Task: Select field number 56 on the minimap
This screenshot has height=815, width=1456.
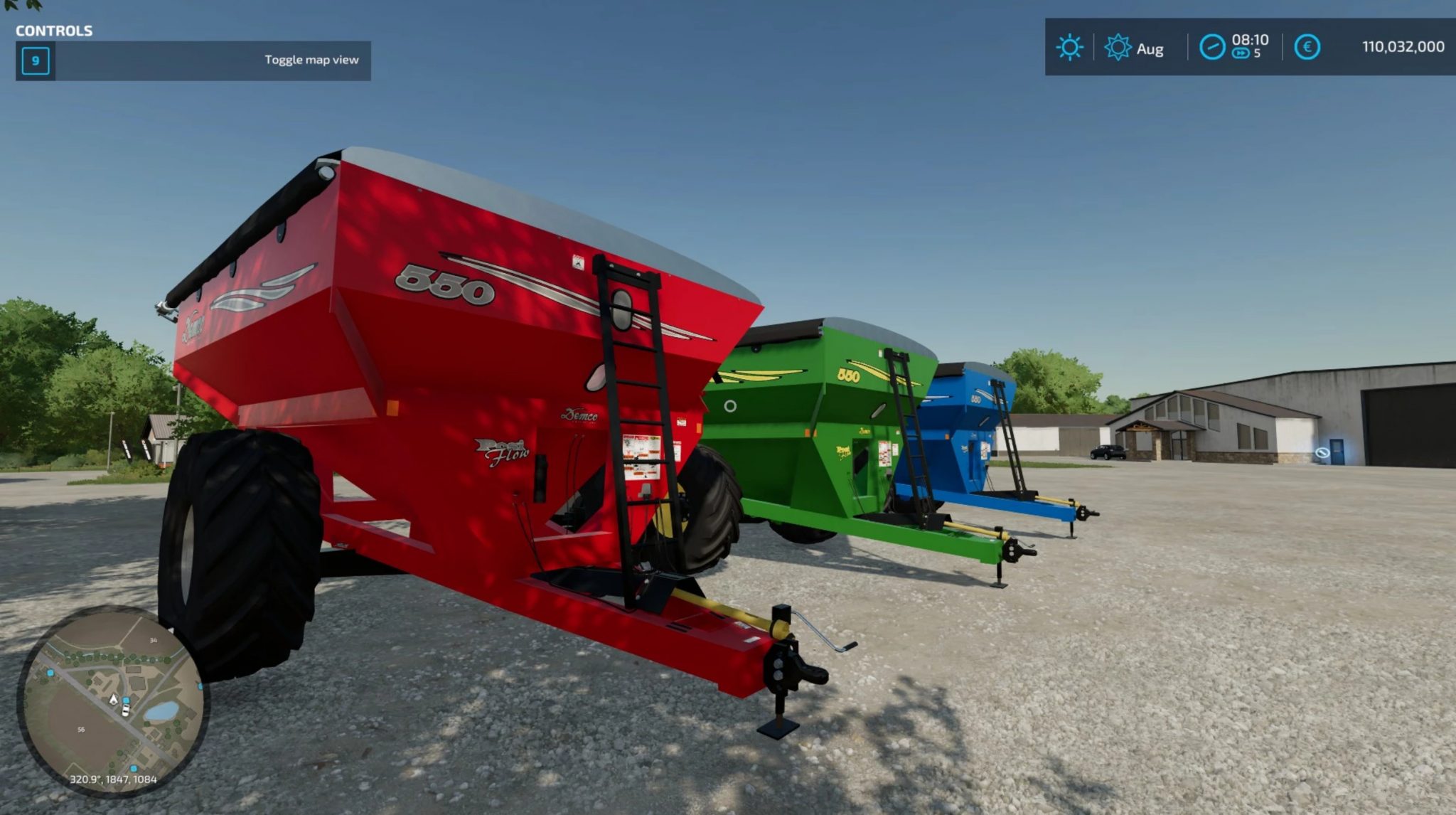Action: [x=81, y=729]
